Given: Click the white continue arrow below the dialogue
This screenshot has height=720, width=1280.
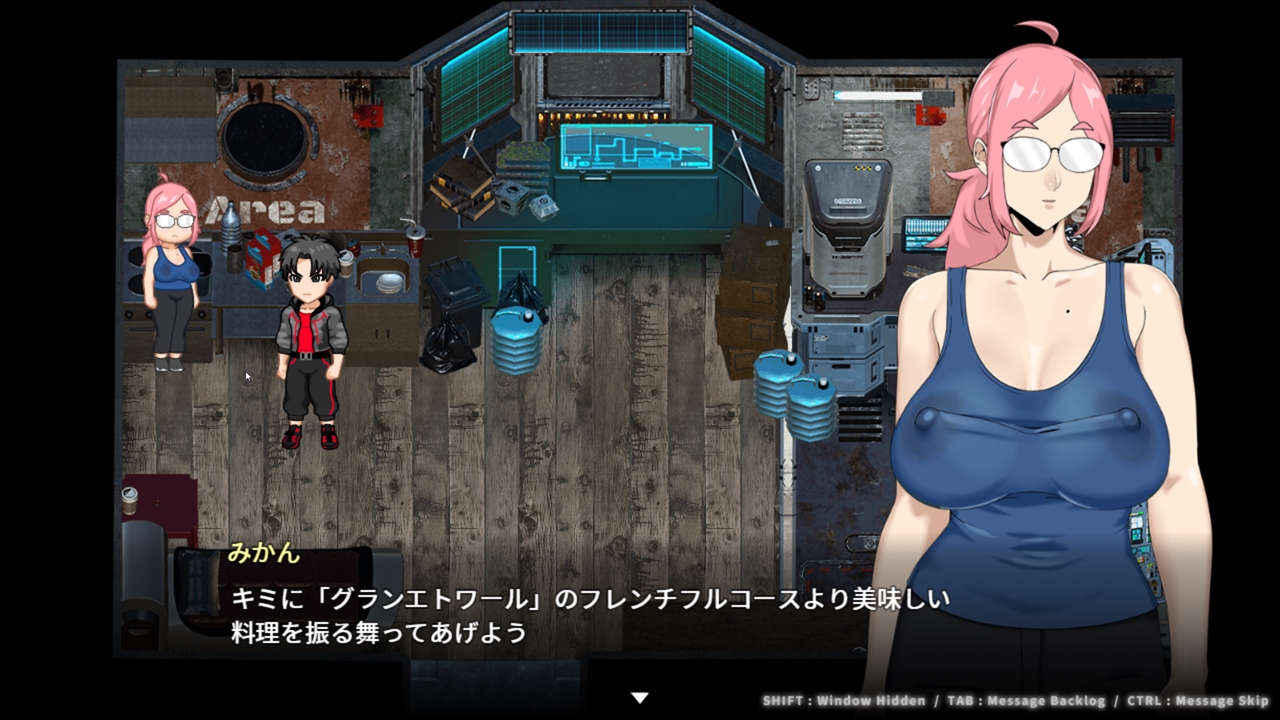Looking at the screenshot, I should 640,697.
